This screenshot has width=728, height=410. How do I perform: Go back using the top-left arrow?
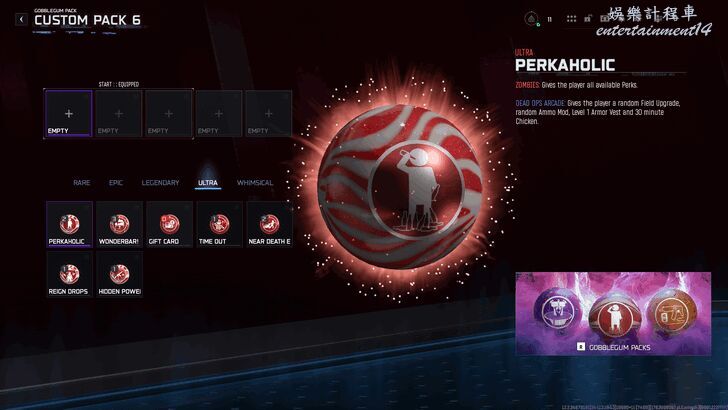tap(21, 18)
